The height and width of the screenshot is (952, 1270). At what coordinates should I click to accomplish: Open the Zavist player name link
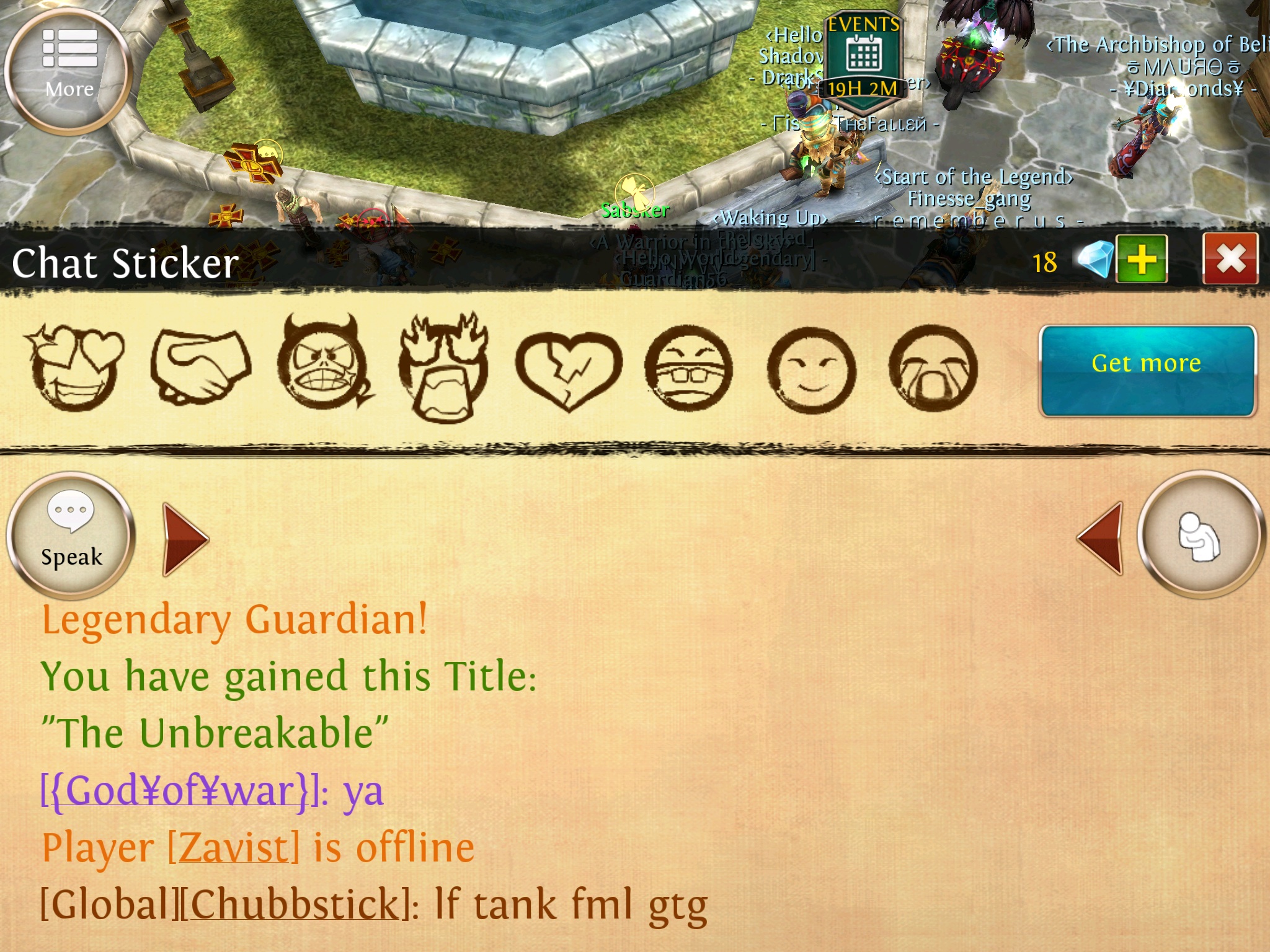pos(234,848)
